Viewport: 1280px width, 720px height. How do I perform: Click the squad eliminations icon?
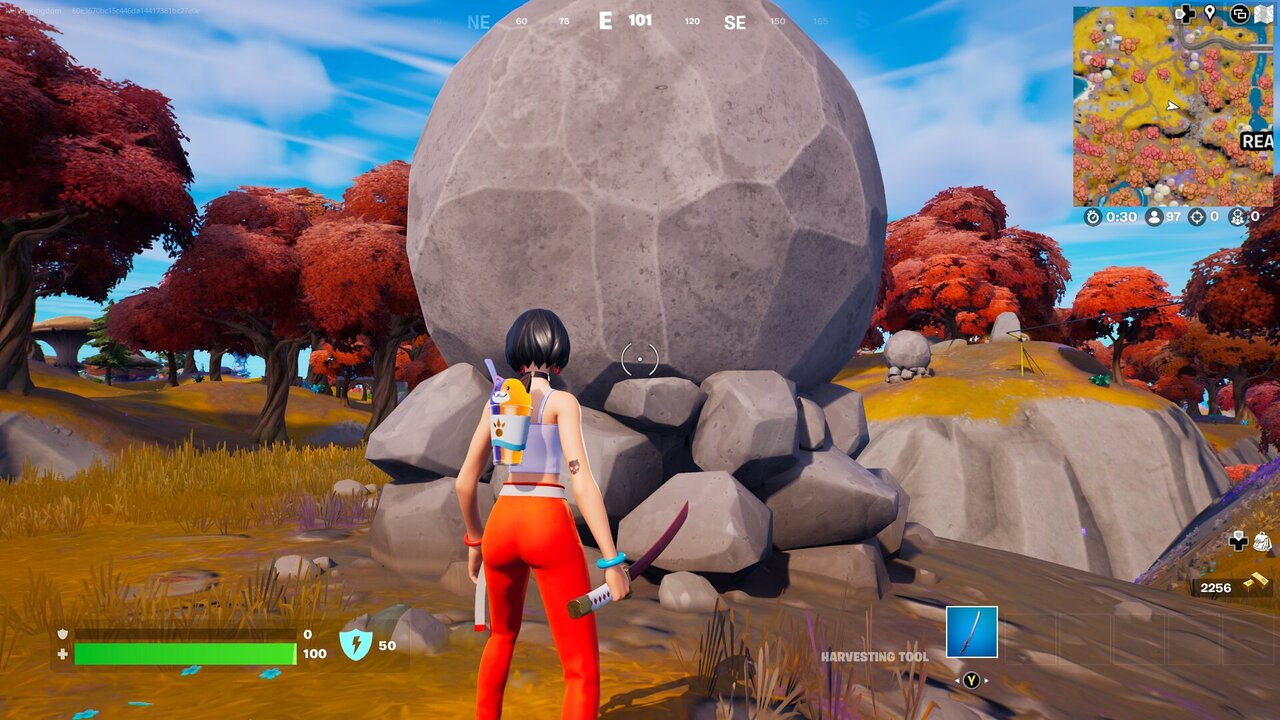click(x=1239, y=217)
